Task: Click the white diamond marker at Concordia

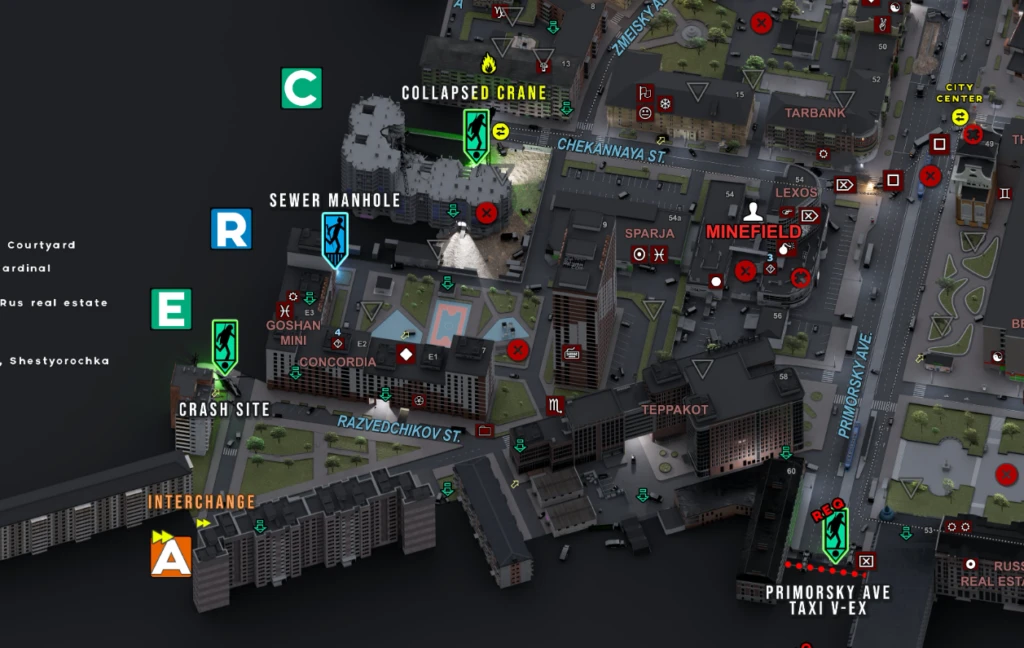Action: (x=406, y=354)
